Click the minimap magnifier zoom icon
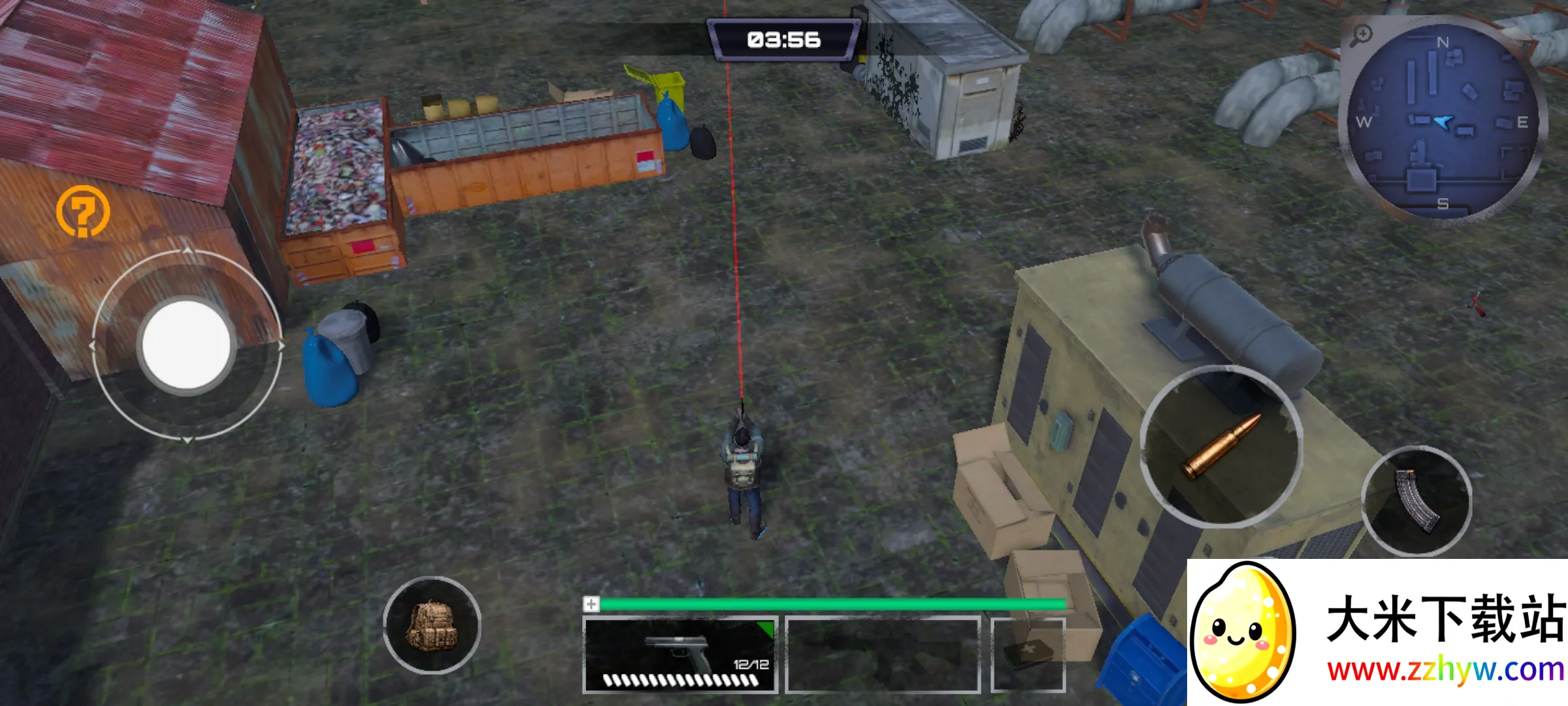 click(x=1362, y=35)
